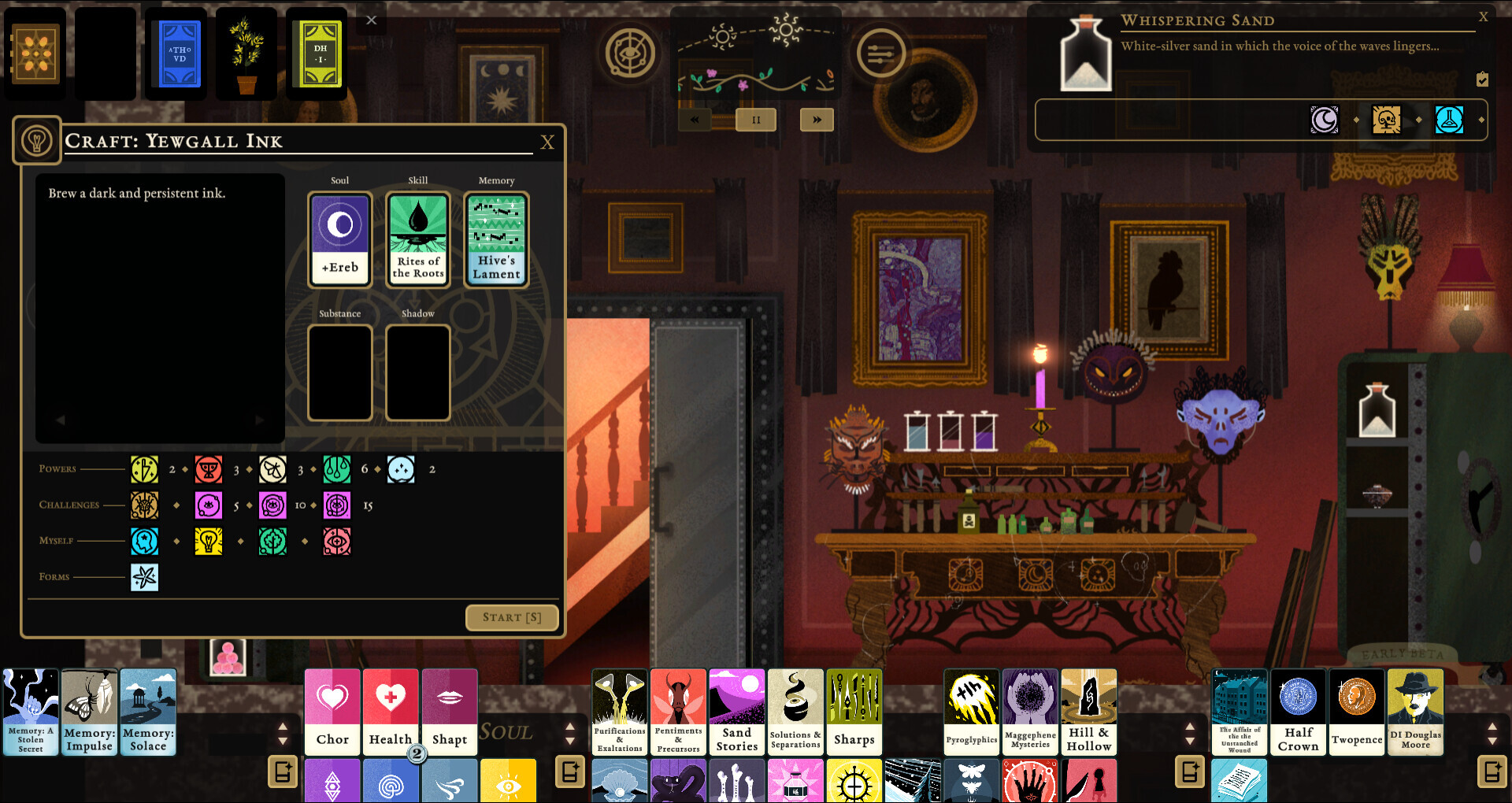Fast-forward time with the double-arrow button

tap(817, 119)
